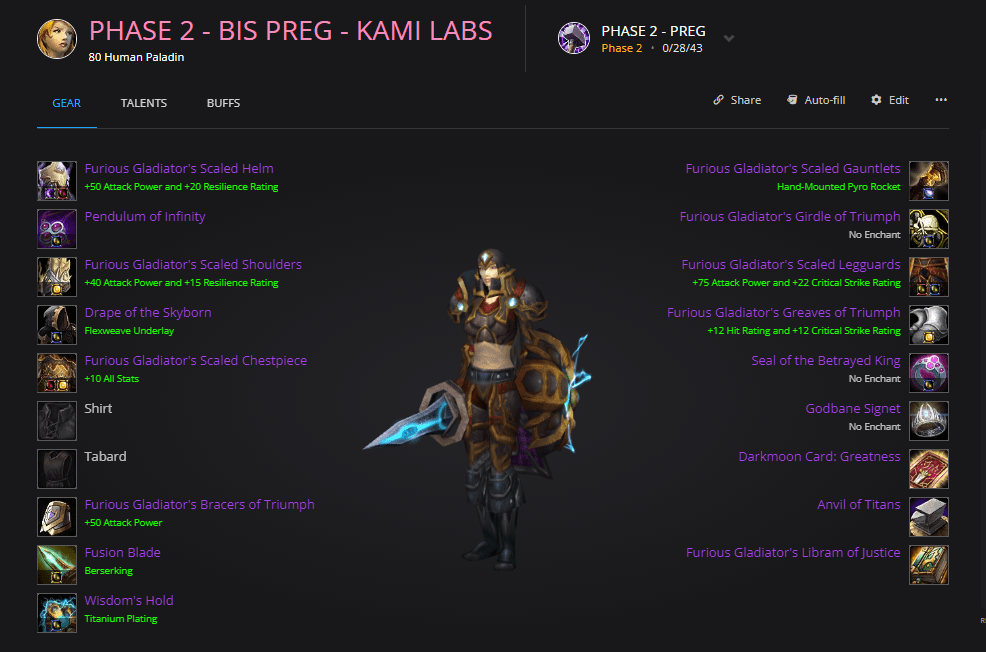Image resolution: width=986 pixels, height=652 pixels.
Task: Select the Gear tab
Action: click(x=66, y=103)
